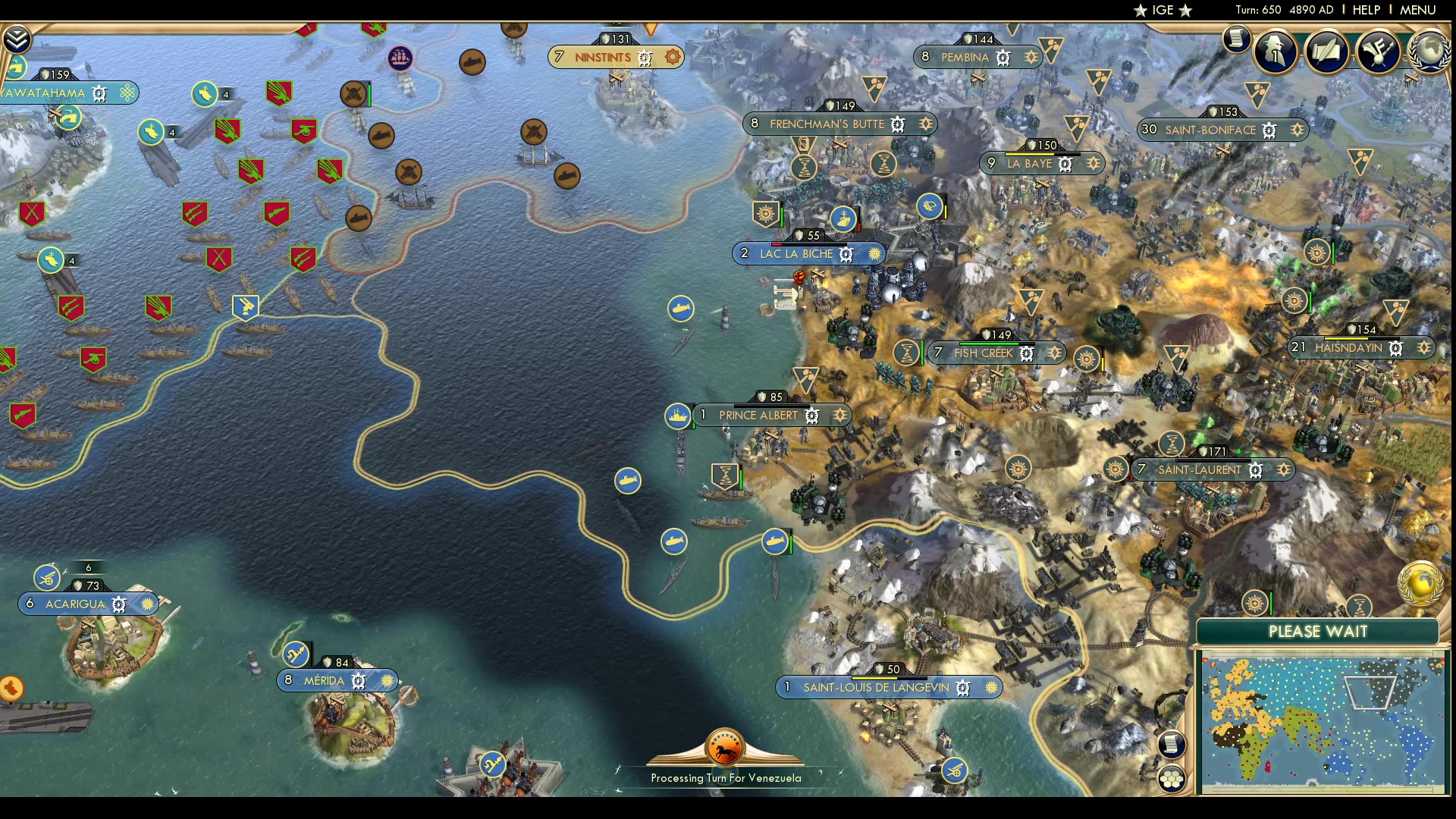Click the scroll icon beside the minimap
The height and width of the screenshot is (819, 1456).
(1172, 745)
